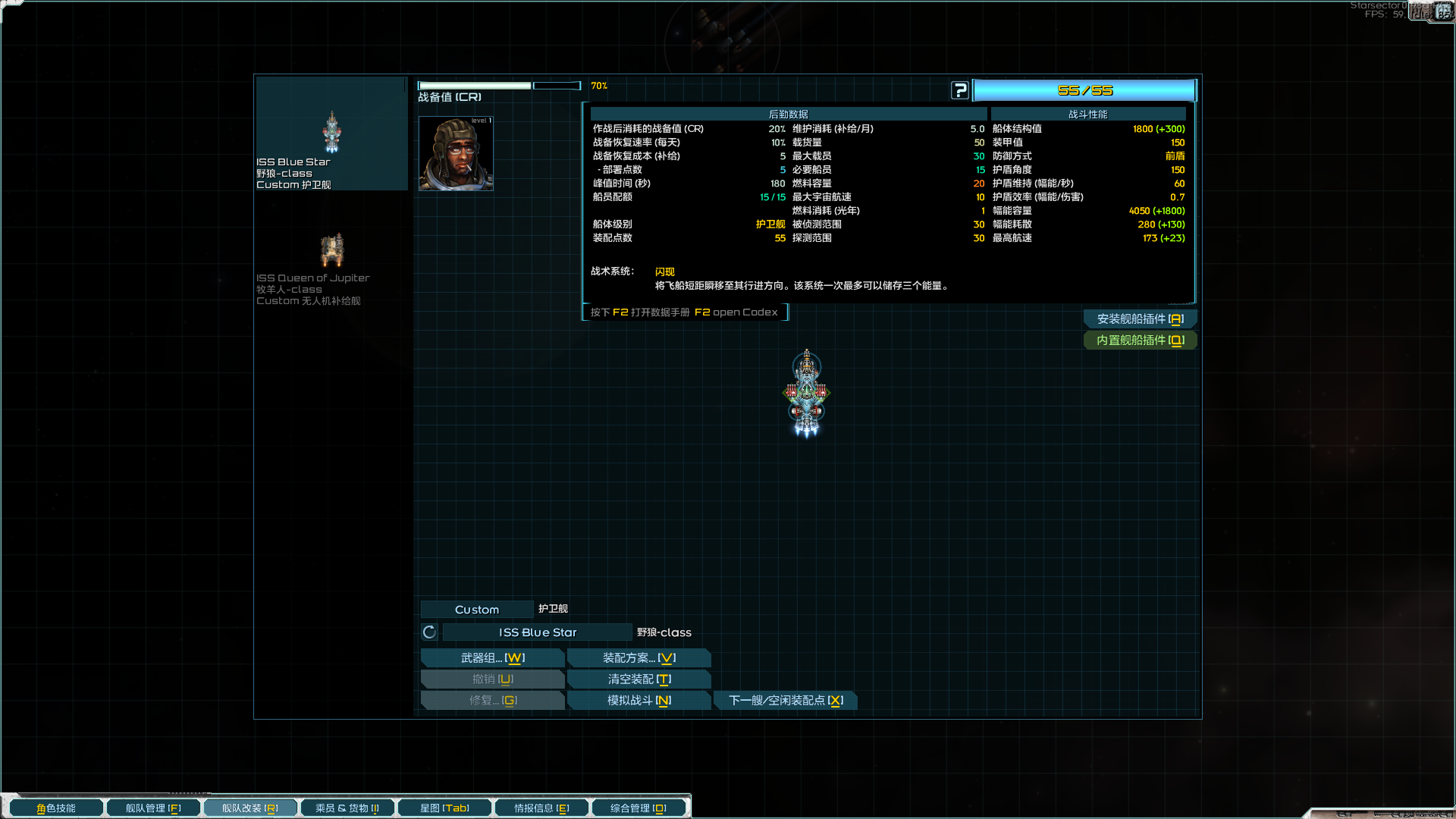The height and width of the screenshot is (819, 1456).
Task: Open 内置舰船插件 built-in hullmods
Action: pyautogui.click(x=1140, y=340)
